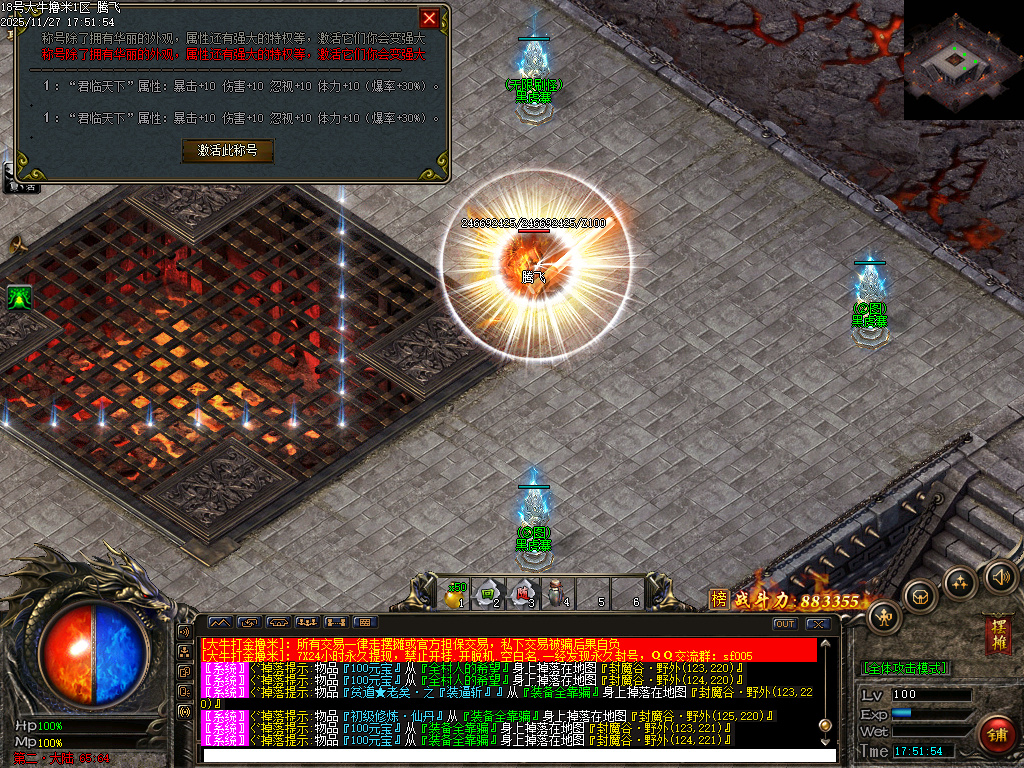
Task: Open the skills sparkle icon
Action: pos(960,582)
